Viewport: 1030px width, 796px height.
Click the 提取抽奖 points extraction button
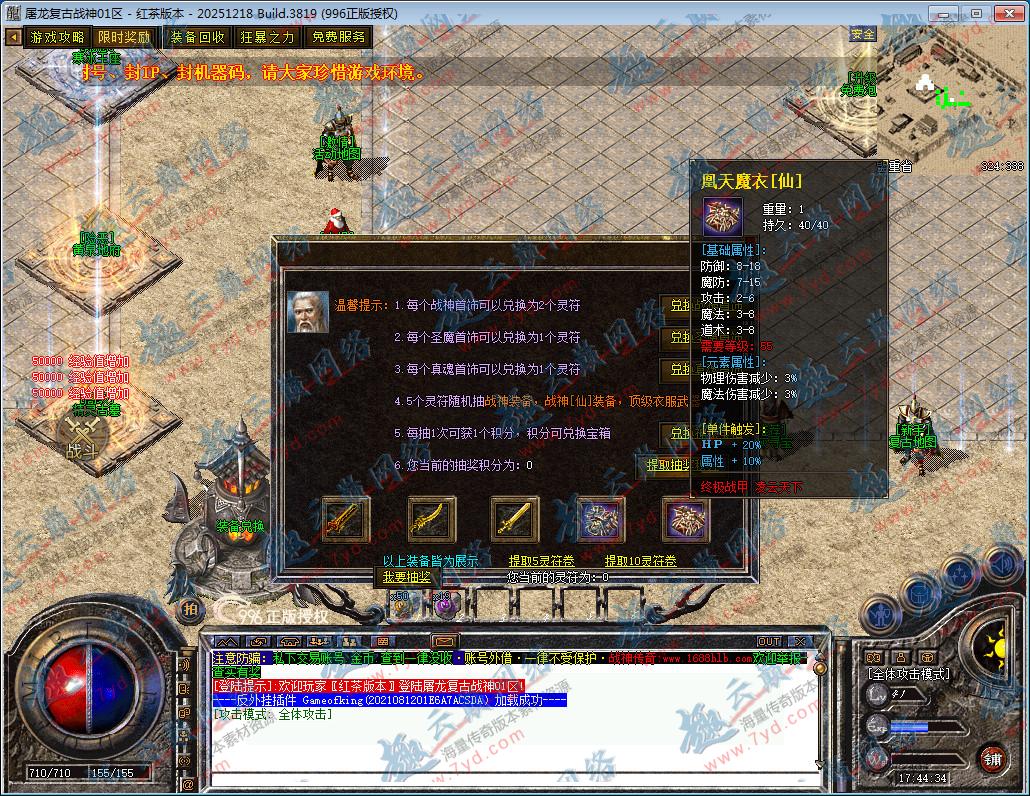(665, 465)
